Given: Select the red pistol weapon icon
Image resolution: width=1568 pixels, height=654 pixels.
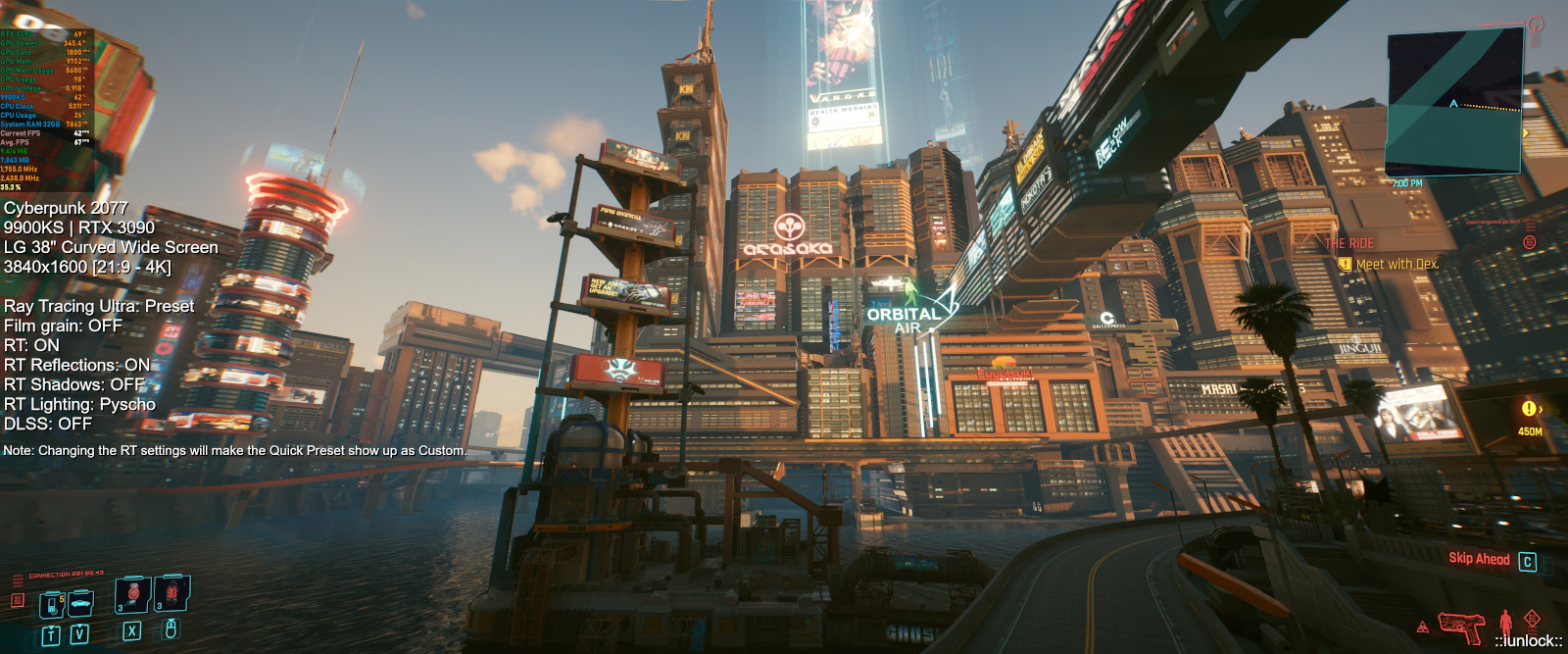Looking at the screenshot, I should click(x=1460, y=625).
